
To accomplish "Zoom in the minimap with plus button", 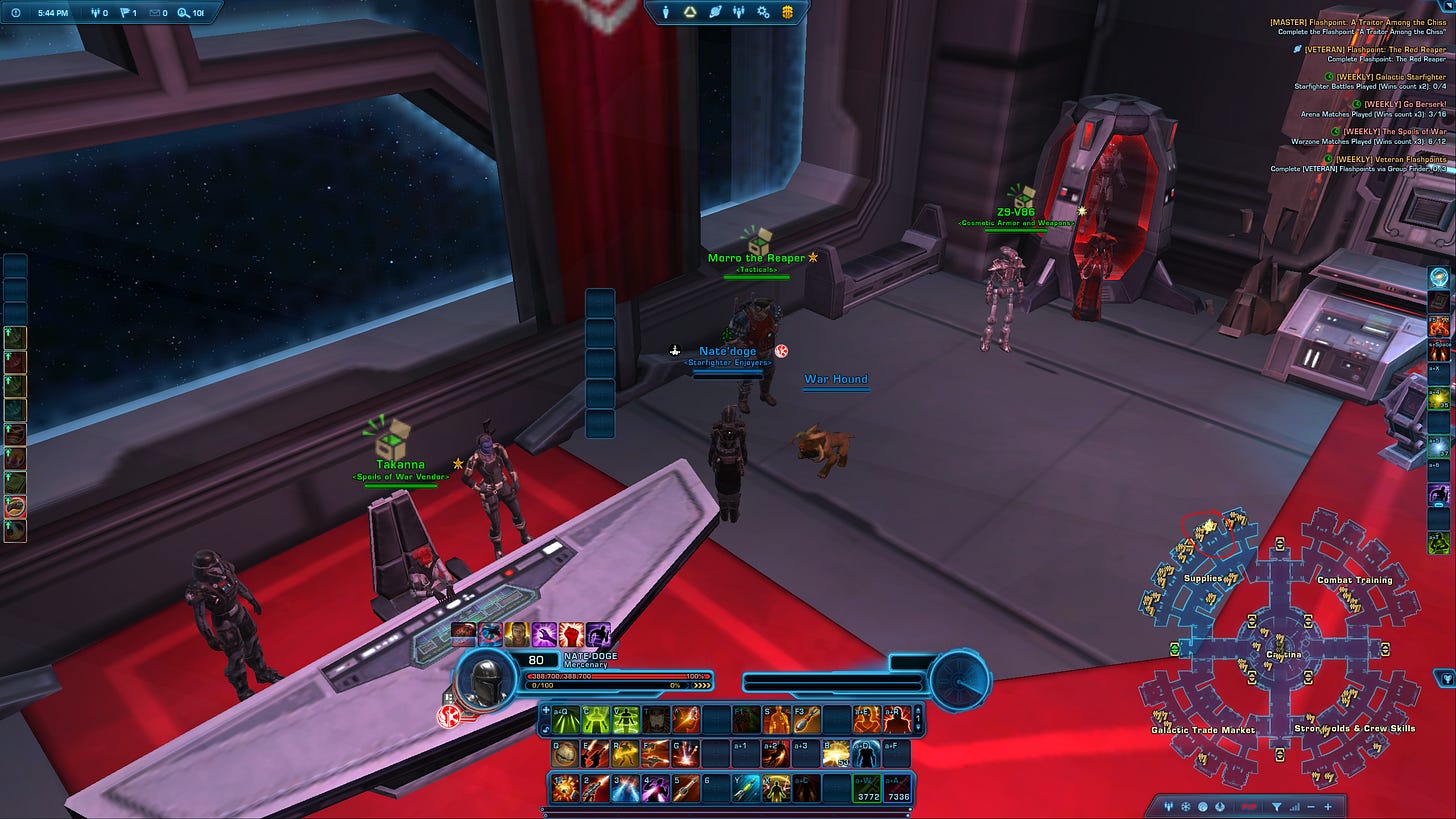I will 1328,807.
